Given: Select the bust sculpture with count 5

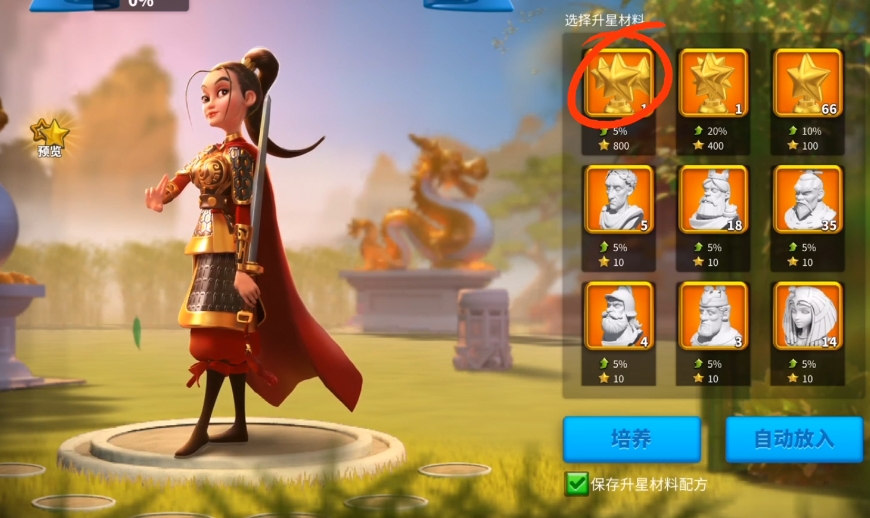Looking at the screenshot, I should click(x=619, y=199).
